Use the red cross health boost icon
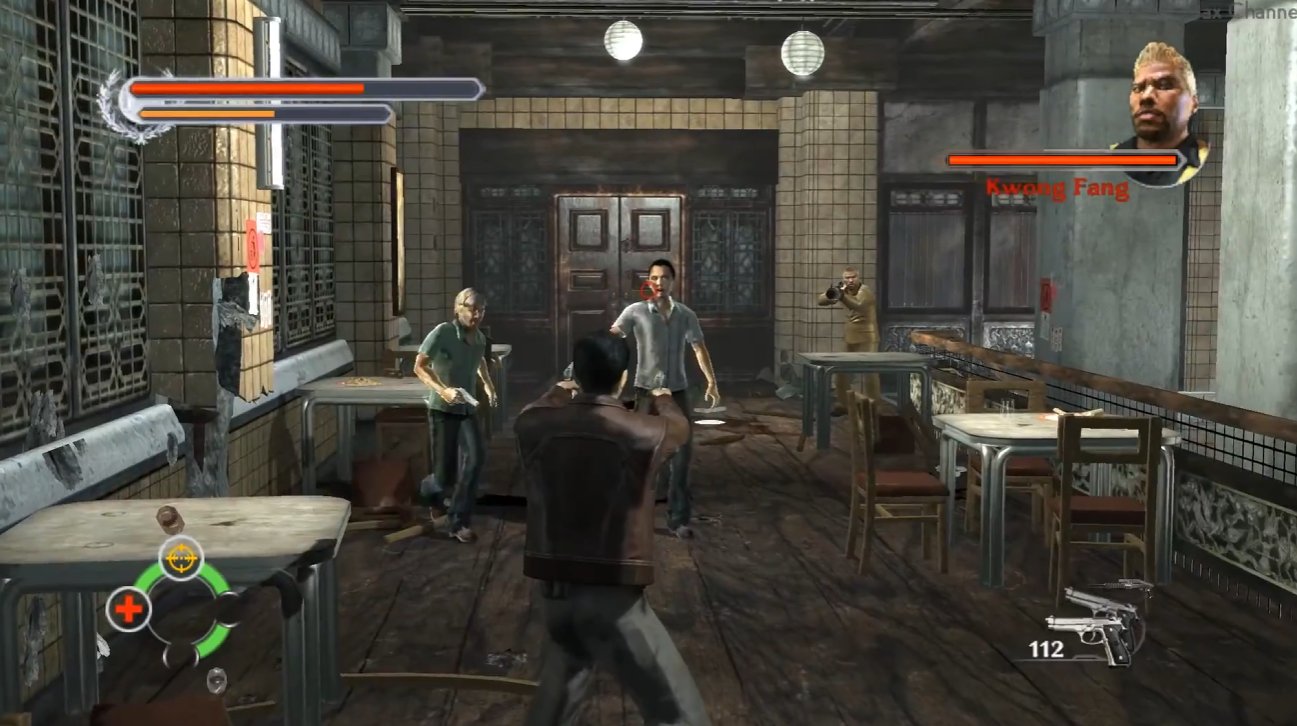Viewport: 1297px width, 726px height. point(129,608)
